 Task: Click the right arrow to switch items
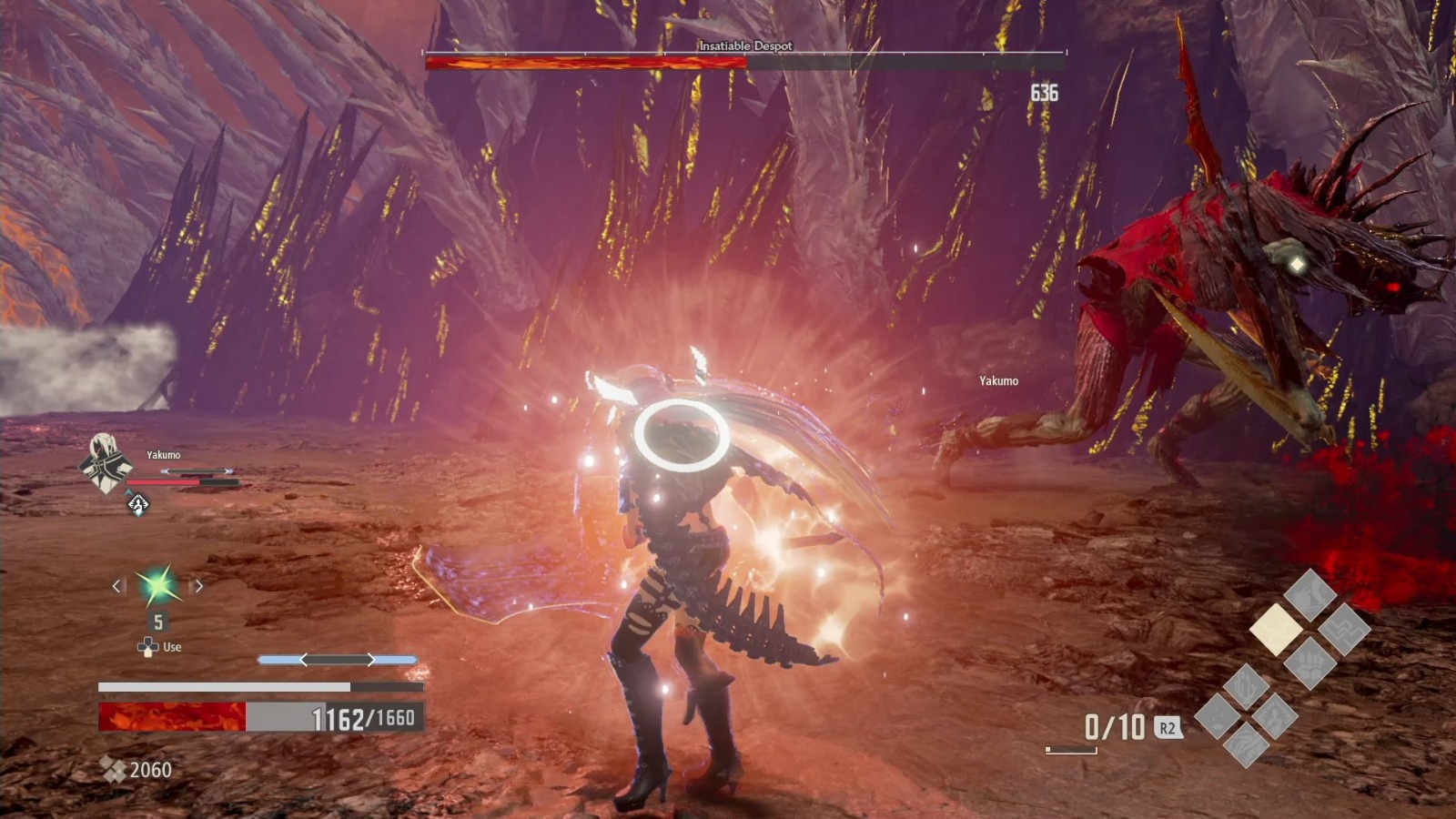pyautogui.click(x=199, y=586)
